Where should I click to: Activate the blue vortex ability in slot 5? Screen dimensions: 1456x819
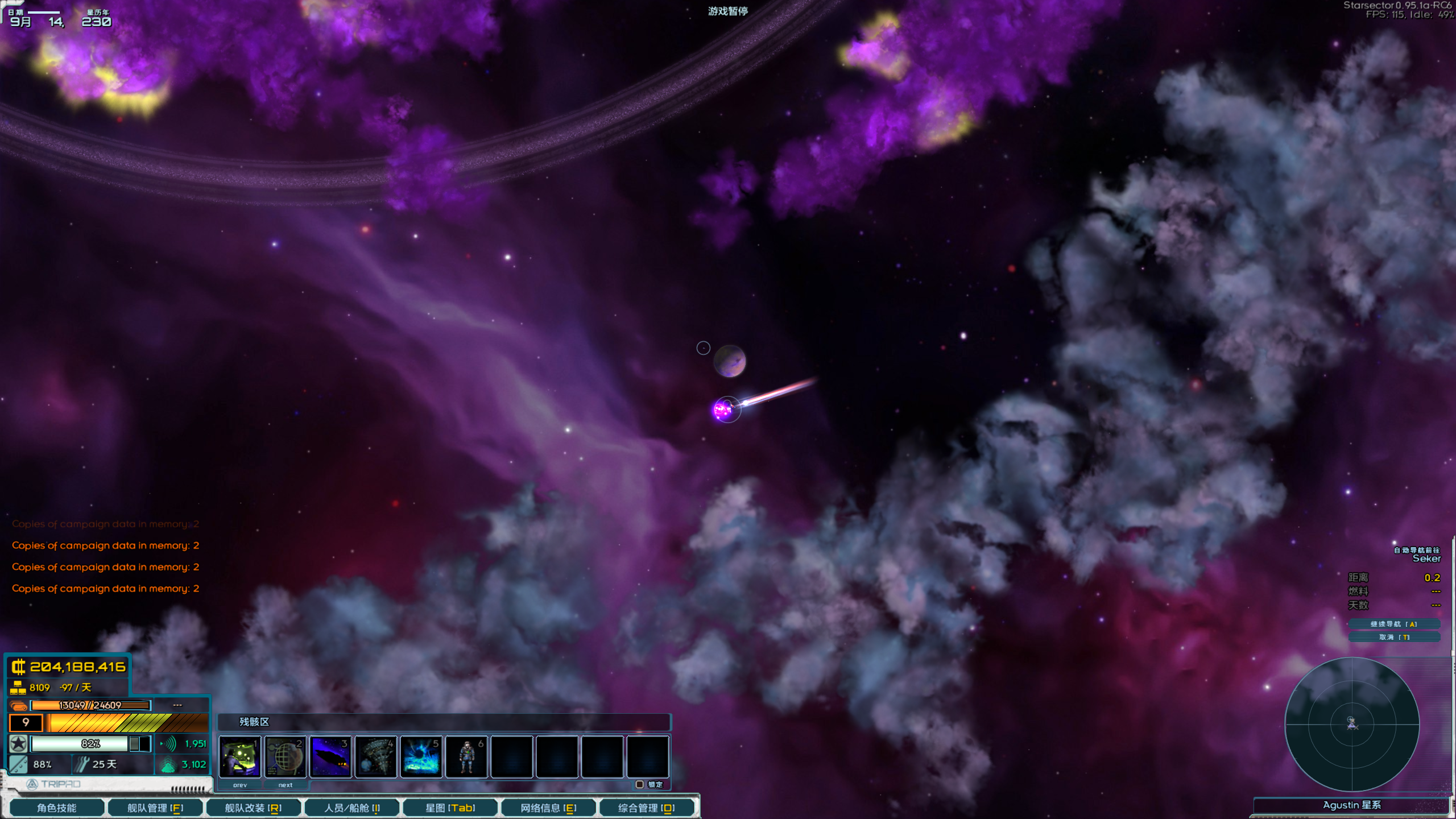click(421, 756)
